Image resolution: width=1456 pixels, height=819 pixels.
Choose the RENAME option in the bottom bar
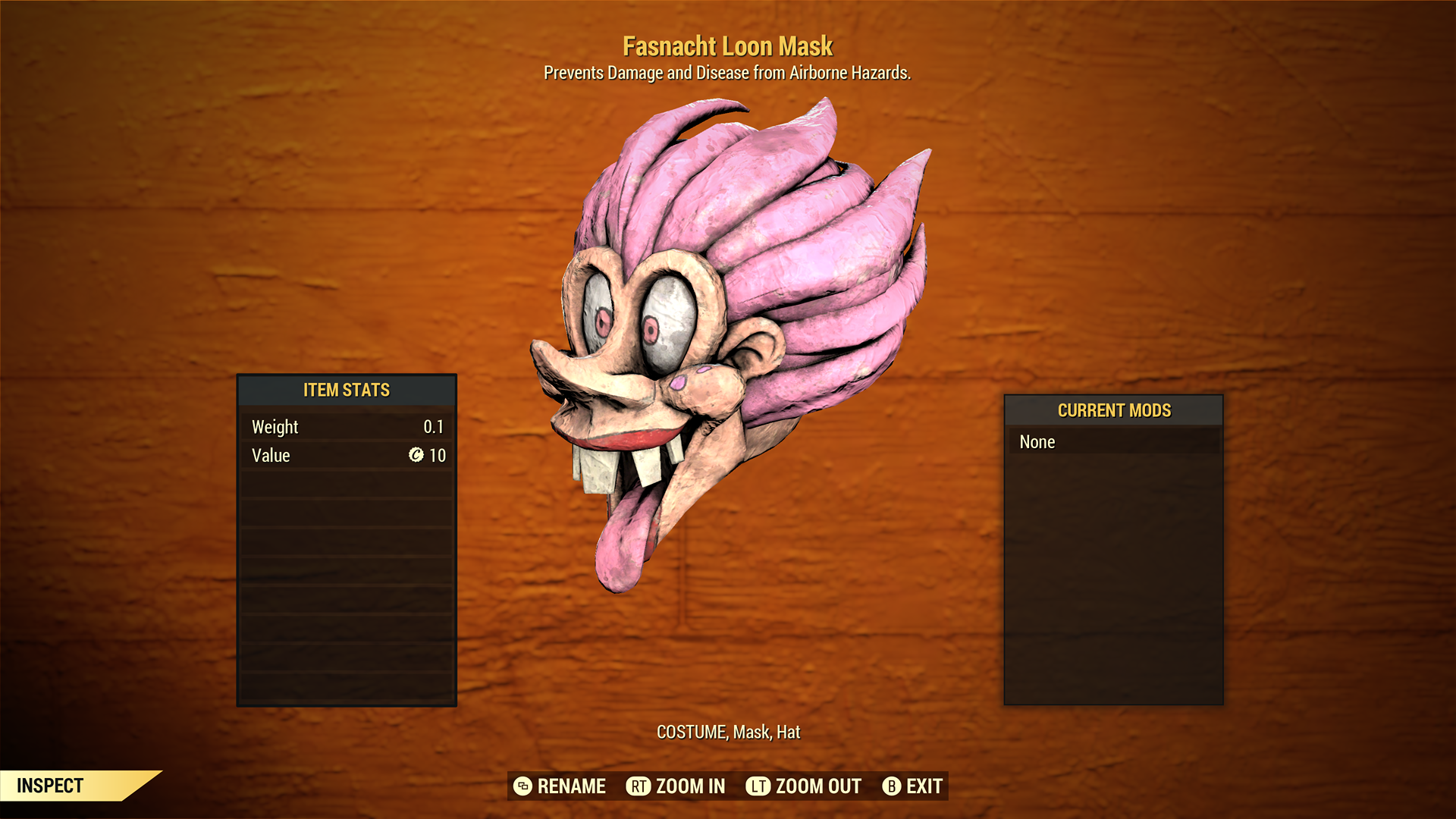560,786
